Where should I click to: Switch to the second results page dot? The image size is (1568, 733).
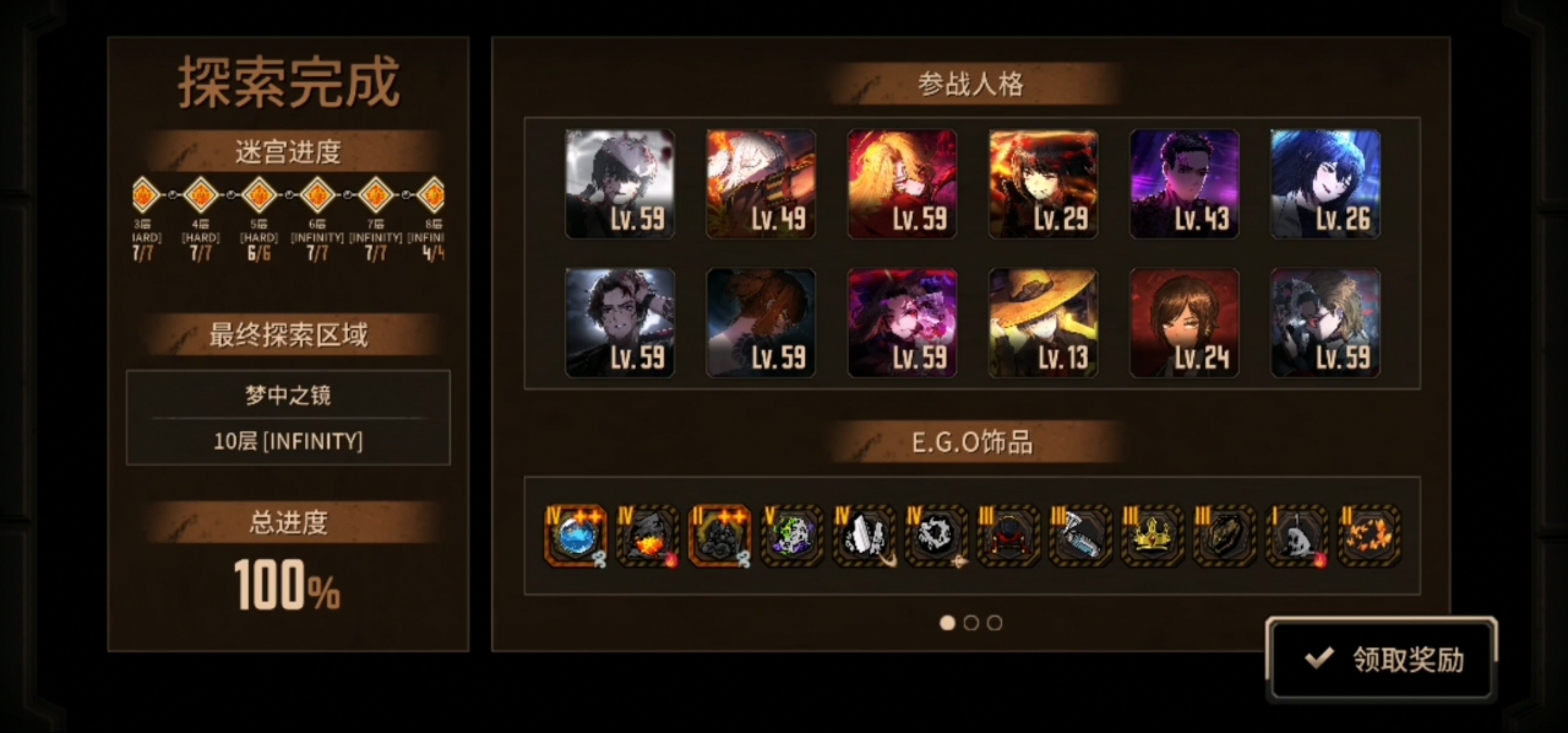(971, 623)
